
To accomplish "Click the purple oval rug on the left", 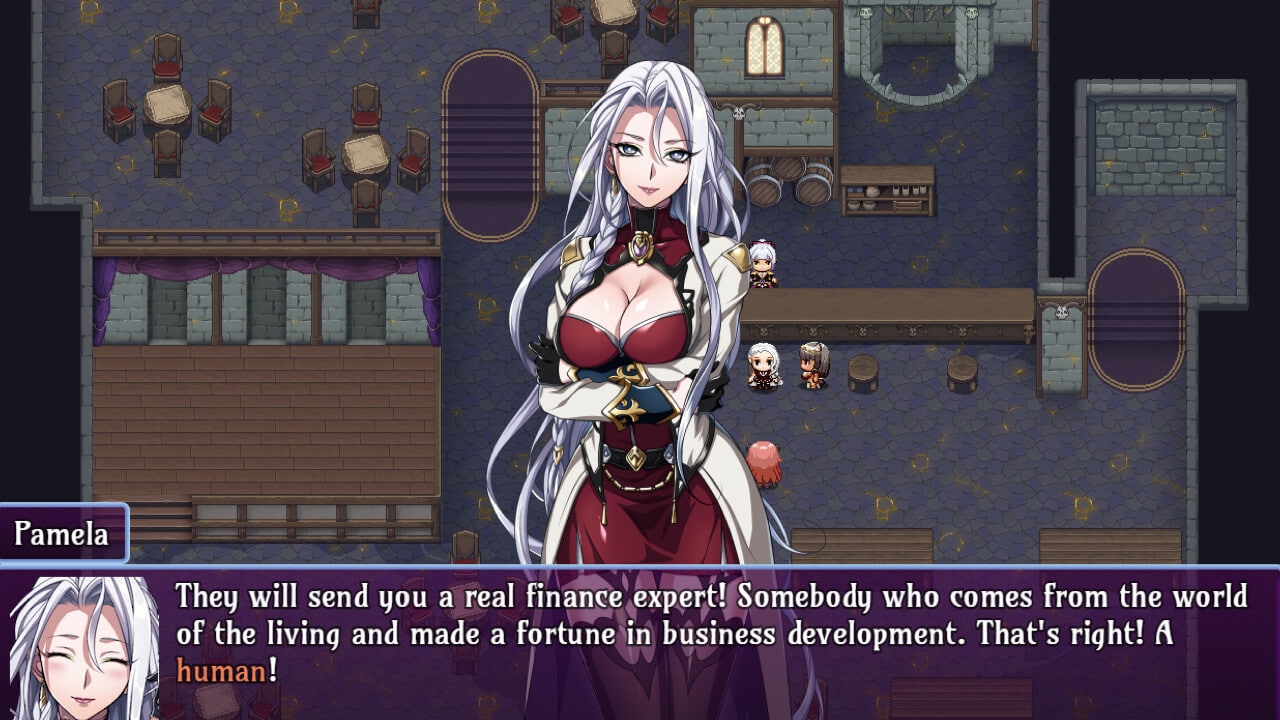I will coord(487,148).
